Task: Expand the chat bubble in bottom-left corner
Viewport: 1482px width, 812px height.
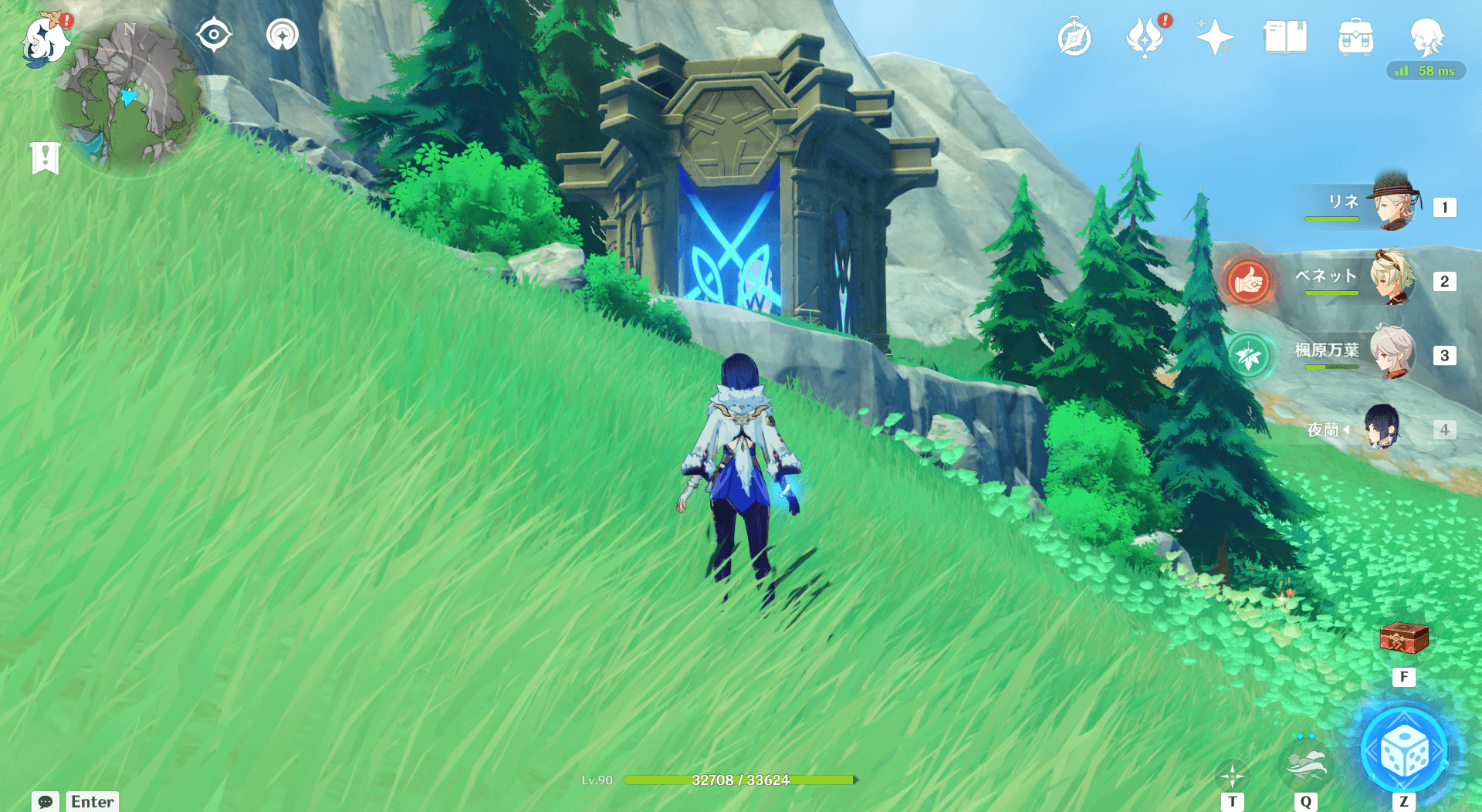Action: tap(46, 803)
